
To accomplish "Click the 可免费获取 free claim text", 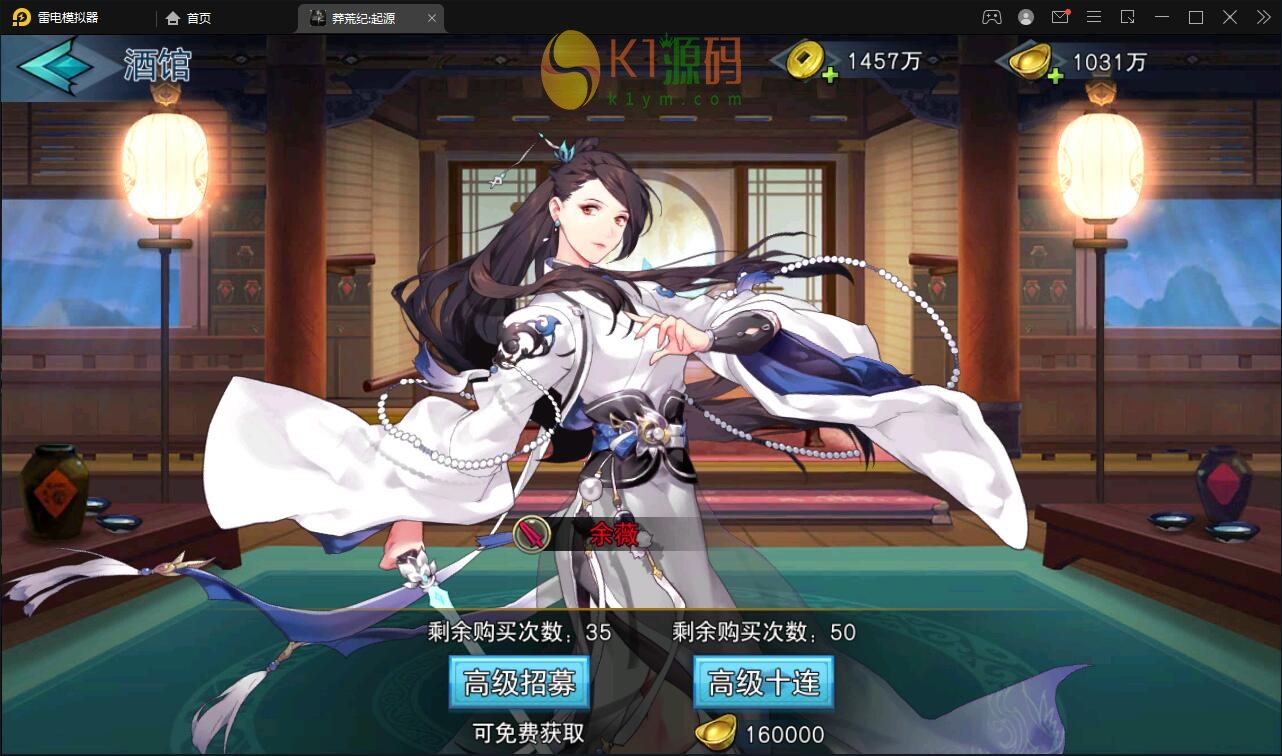I will 530,729.
